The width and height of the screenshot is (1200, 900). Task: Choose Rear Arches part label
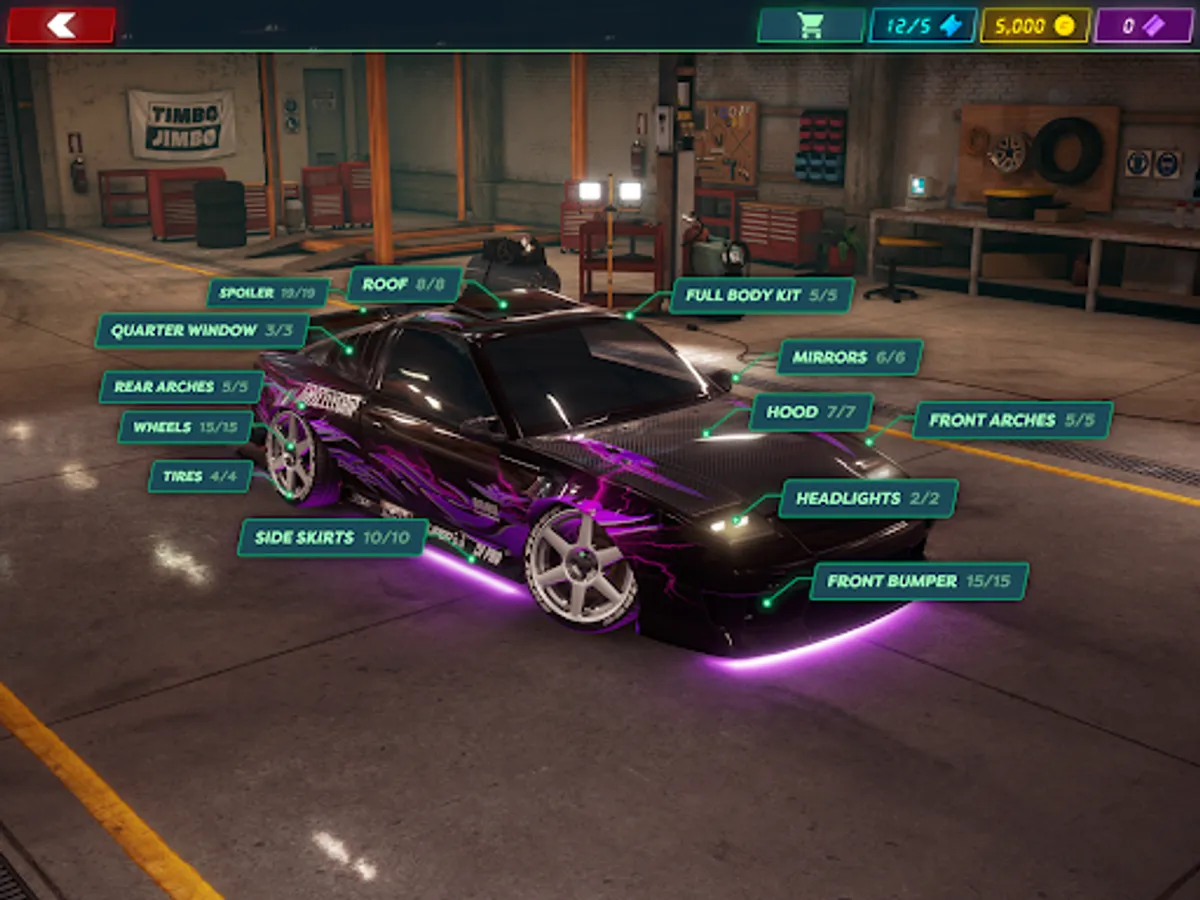pos(181,387)
